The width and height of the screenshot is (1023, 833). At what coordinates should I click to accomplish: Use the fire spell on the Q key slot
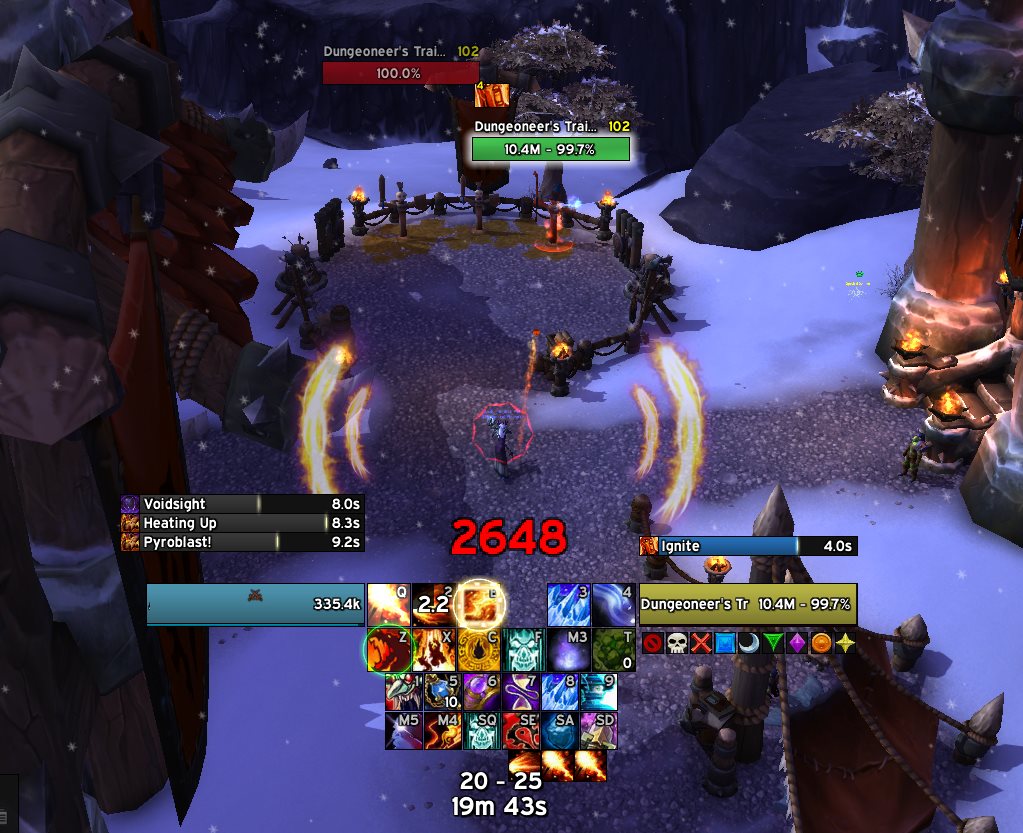coord(388,604)
